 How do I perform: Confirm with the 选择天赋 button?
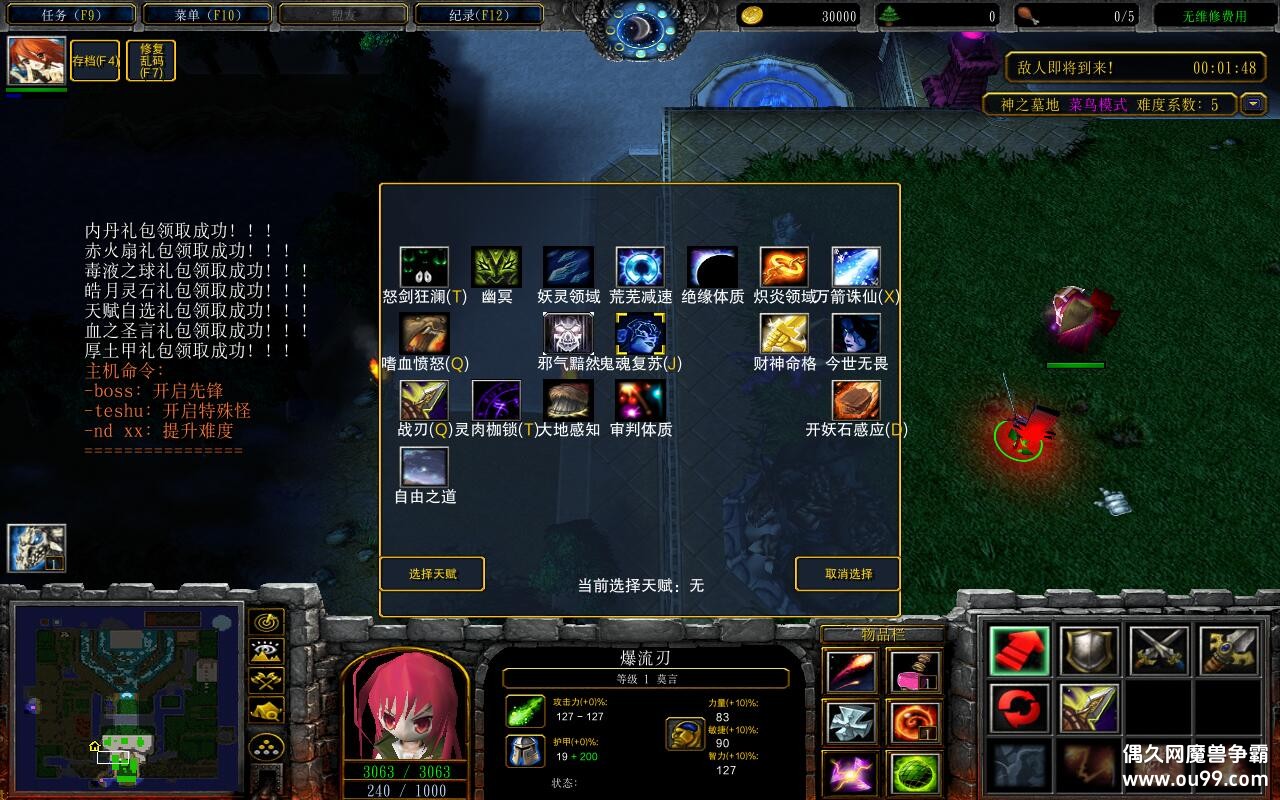tap(432, 574)
